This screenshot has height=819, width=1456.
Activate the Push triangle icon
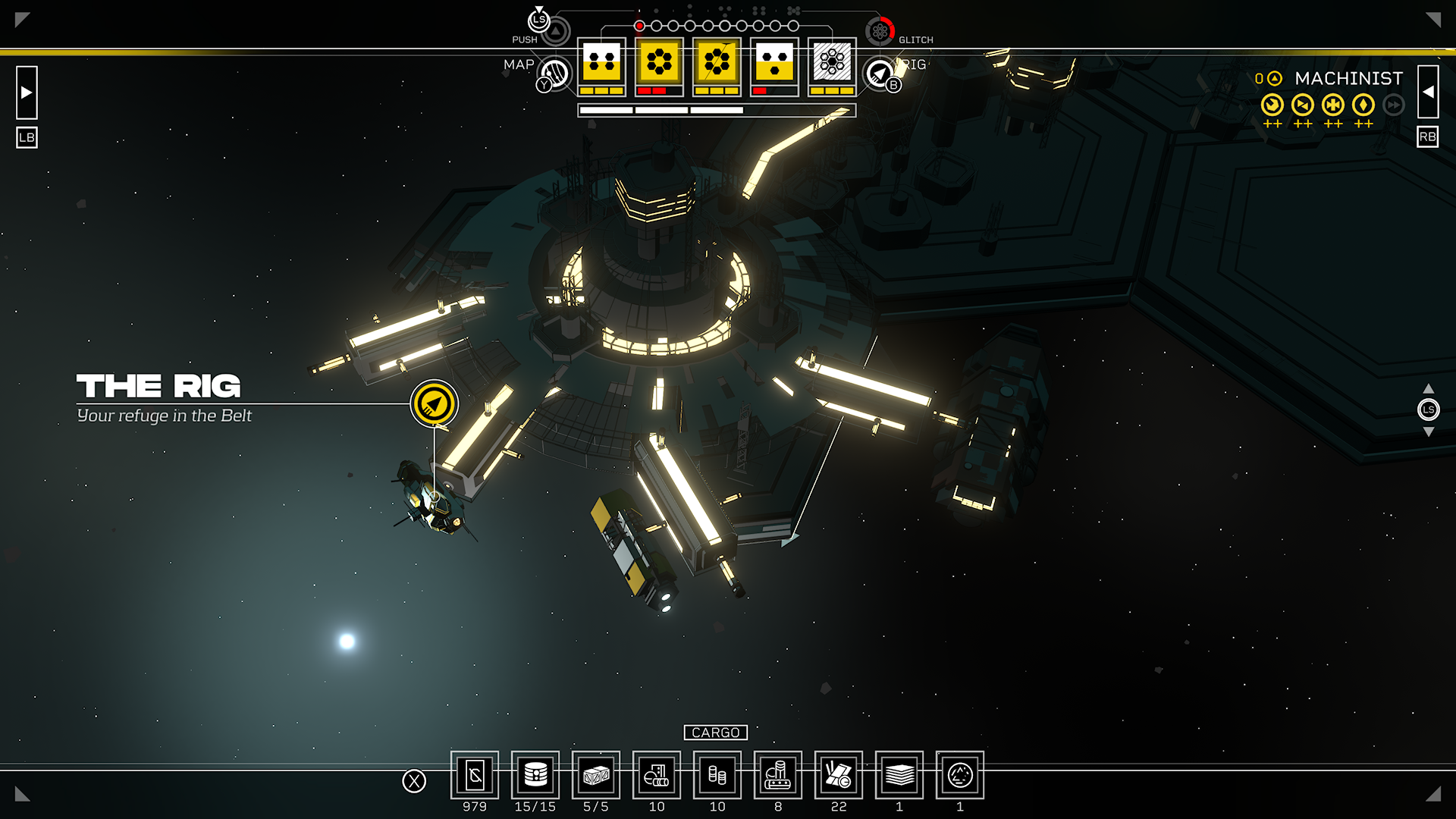tap(556, 31)
